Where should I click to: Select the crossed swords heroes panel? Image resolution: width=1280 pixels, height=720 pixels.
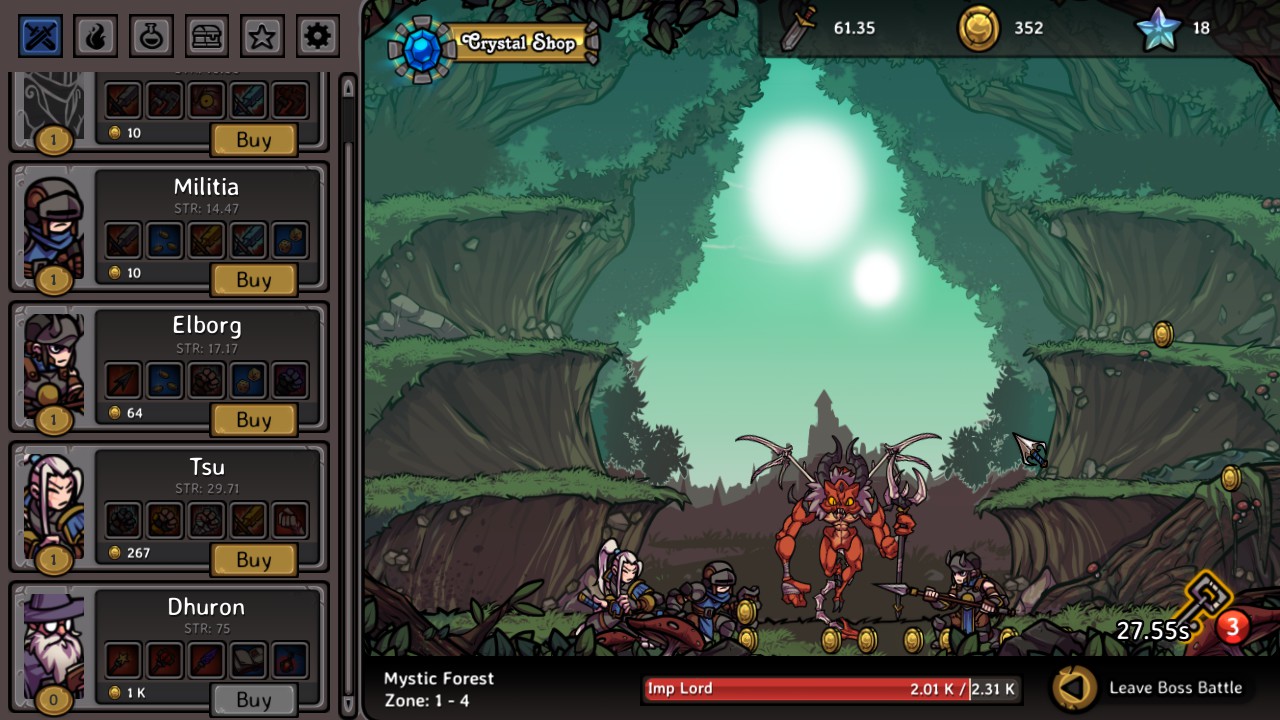39,35
